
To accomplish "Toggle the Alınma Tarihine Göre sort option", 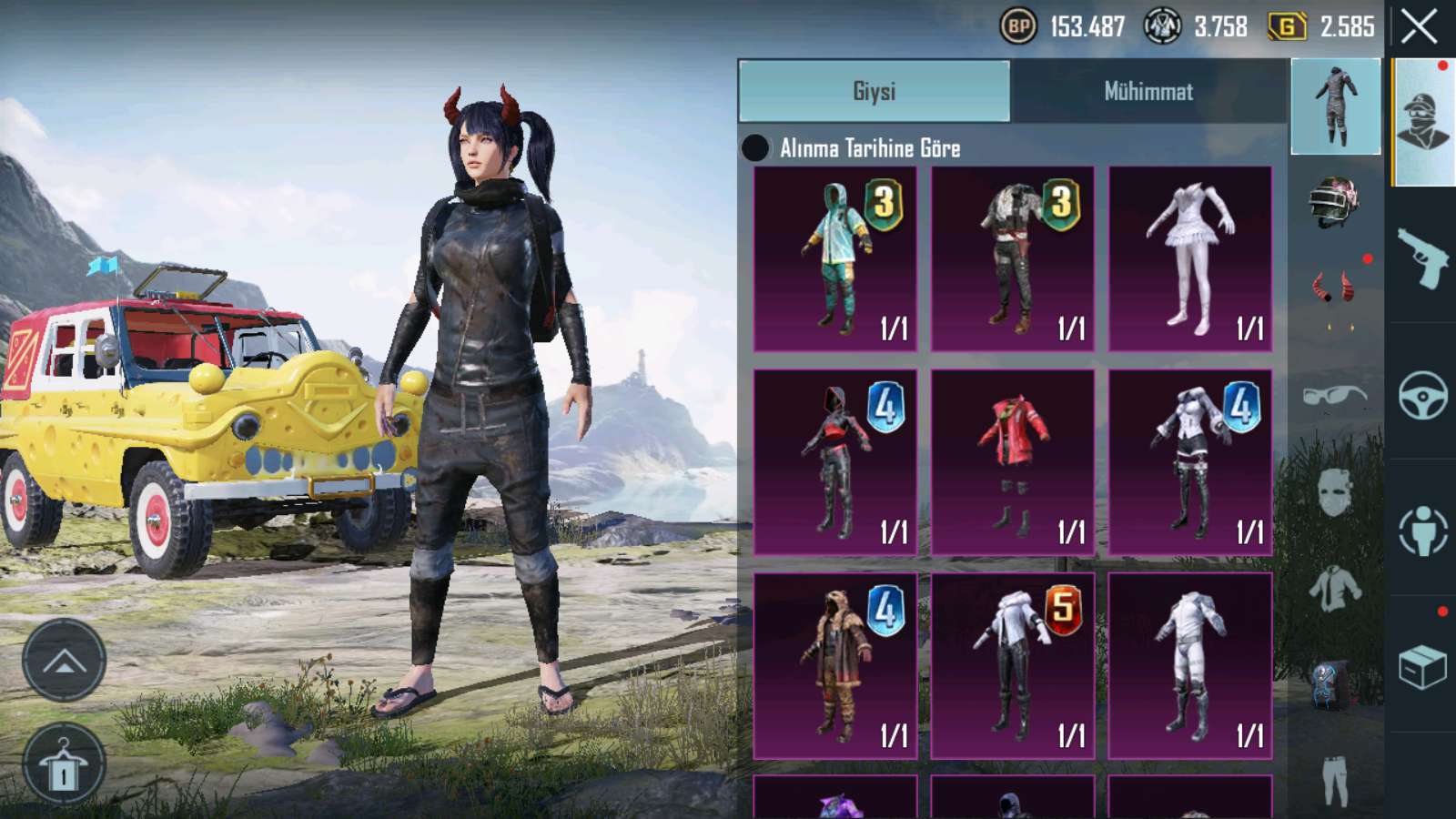I will (755, 148).
